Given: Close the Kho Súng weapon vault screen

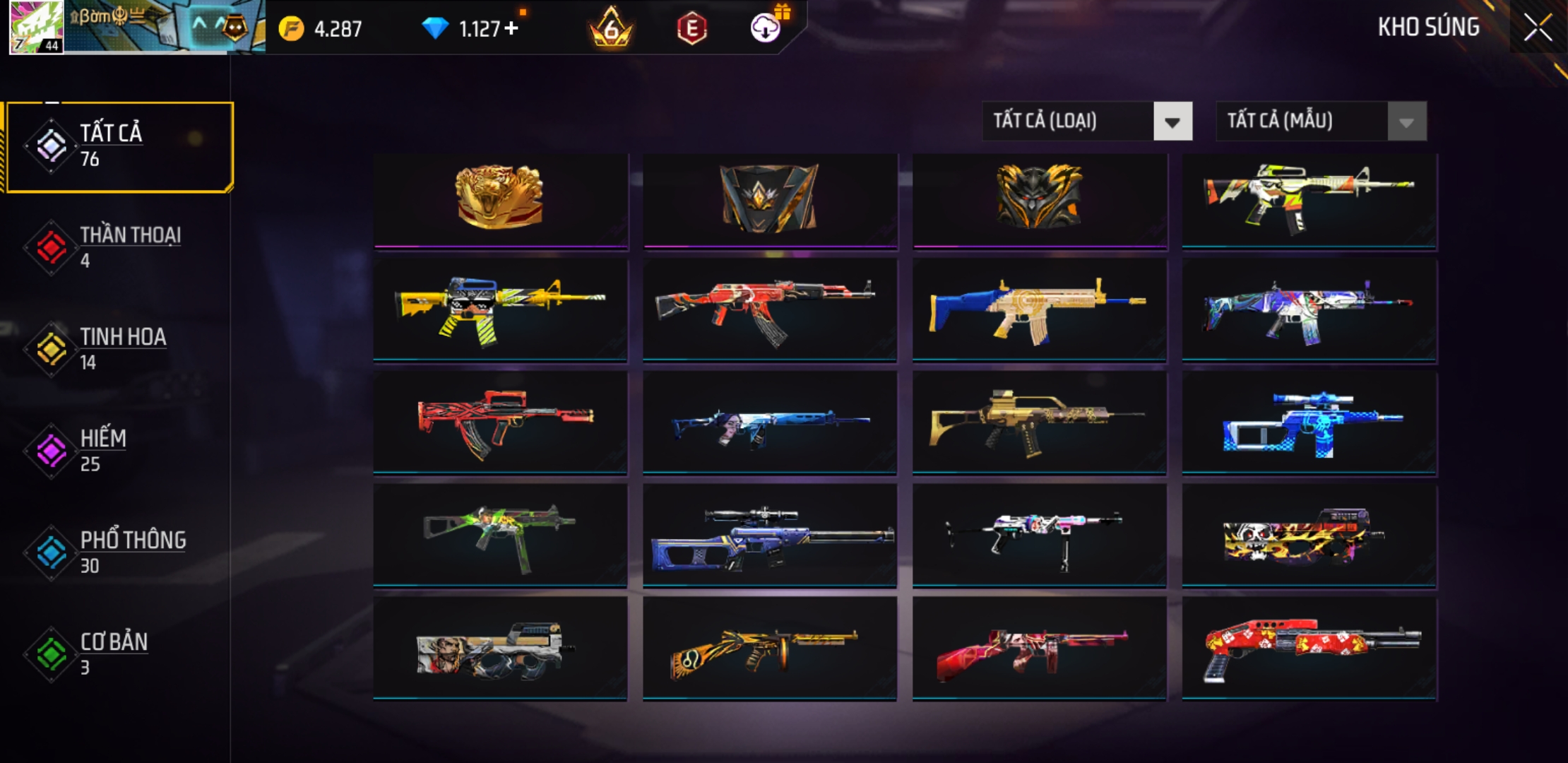Looking at the screenshot, I should [x=1537, y=28].
